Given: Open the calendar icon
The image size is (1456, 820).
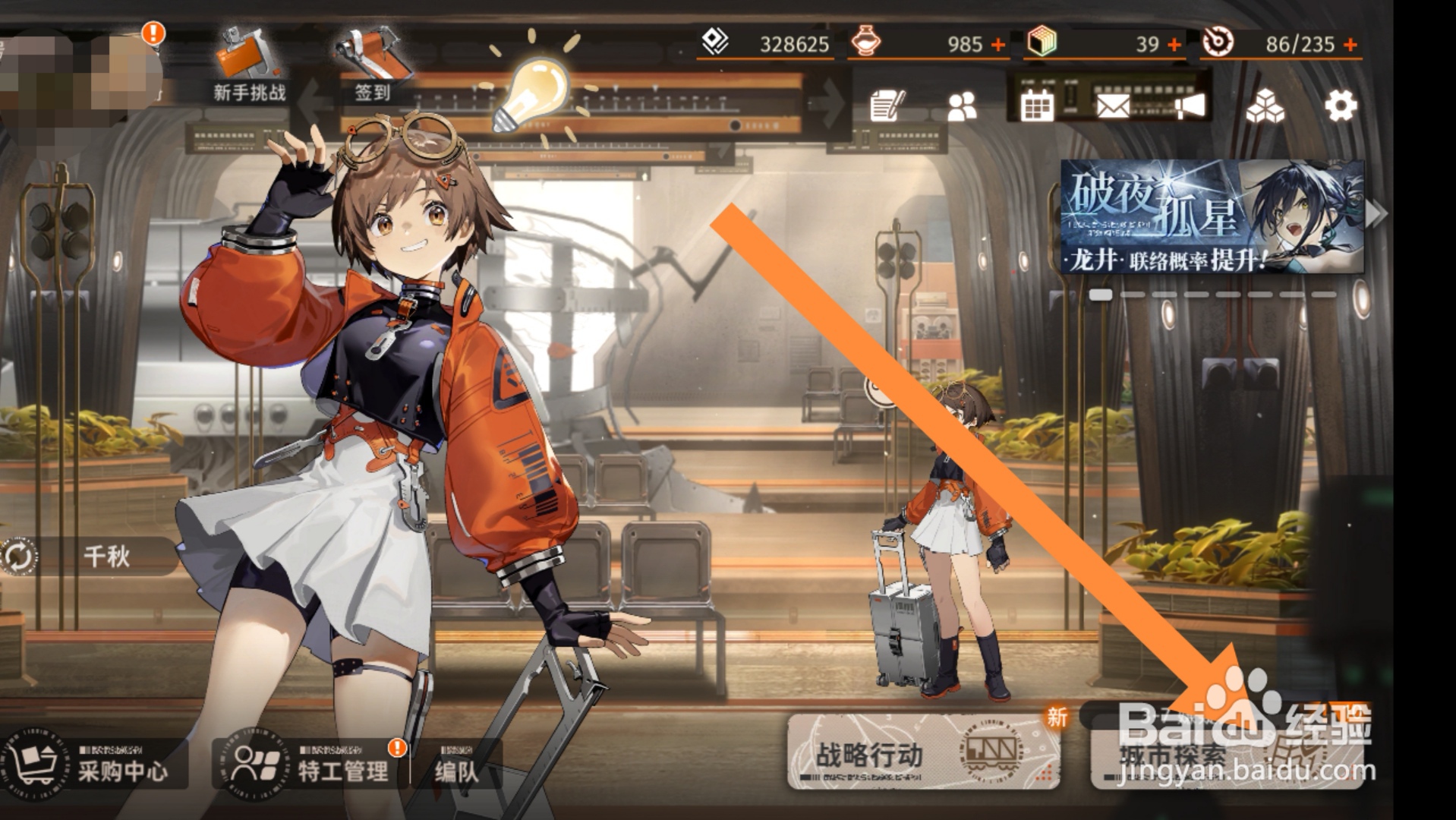Looking at the screenshot, I should pyautogui.click(x=1036, y=106).
